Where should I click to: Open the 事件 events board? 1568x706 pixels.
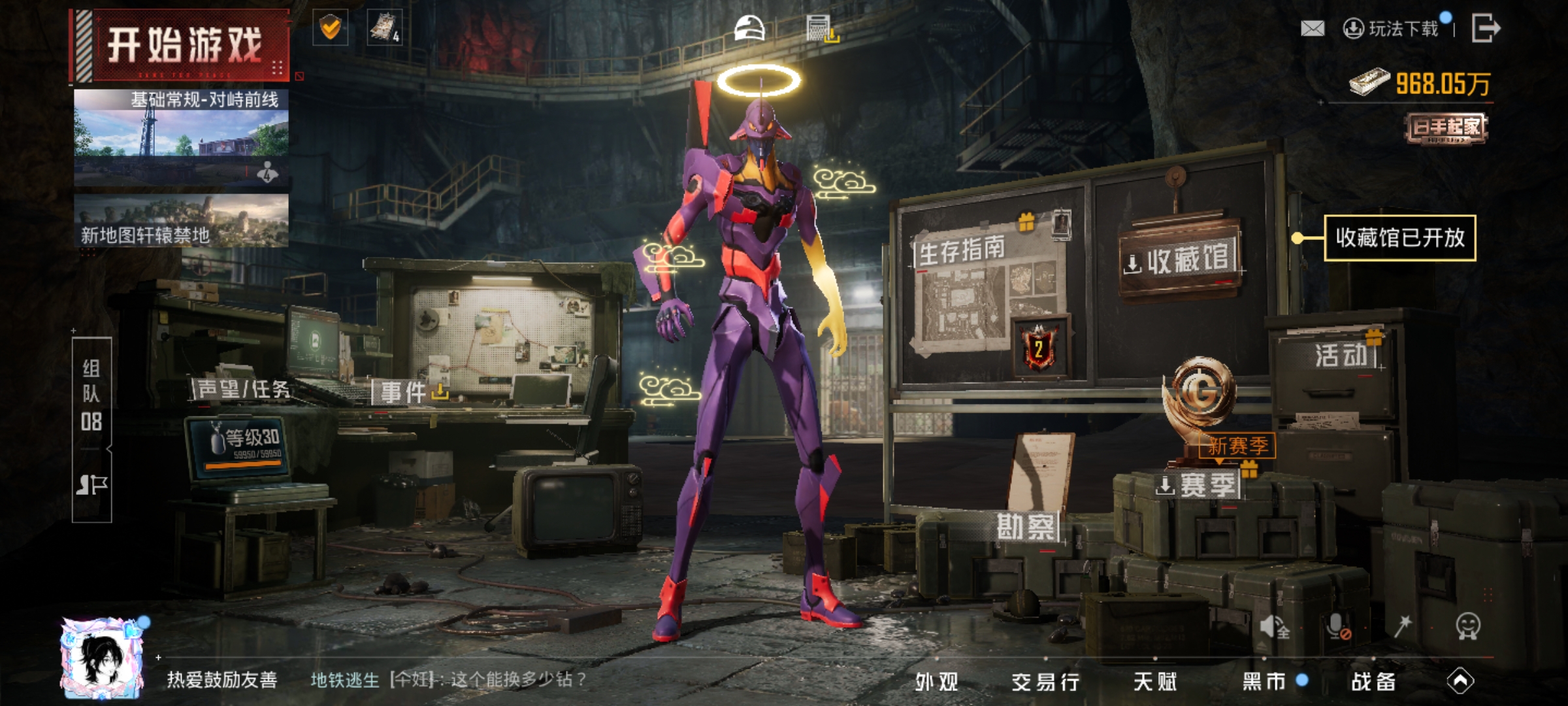tap(404, 392)
